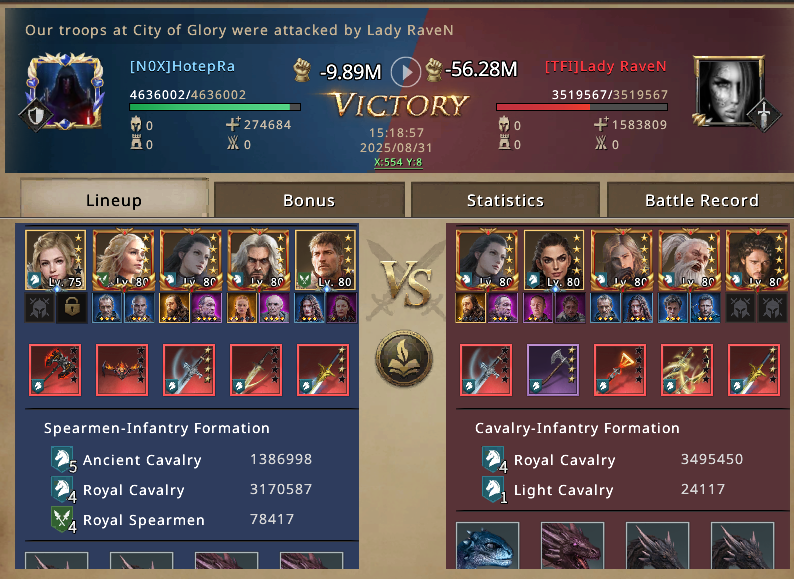The image size is (794, 579).
Task: Select the Lineup tab
Action: coord(114,200)
